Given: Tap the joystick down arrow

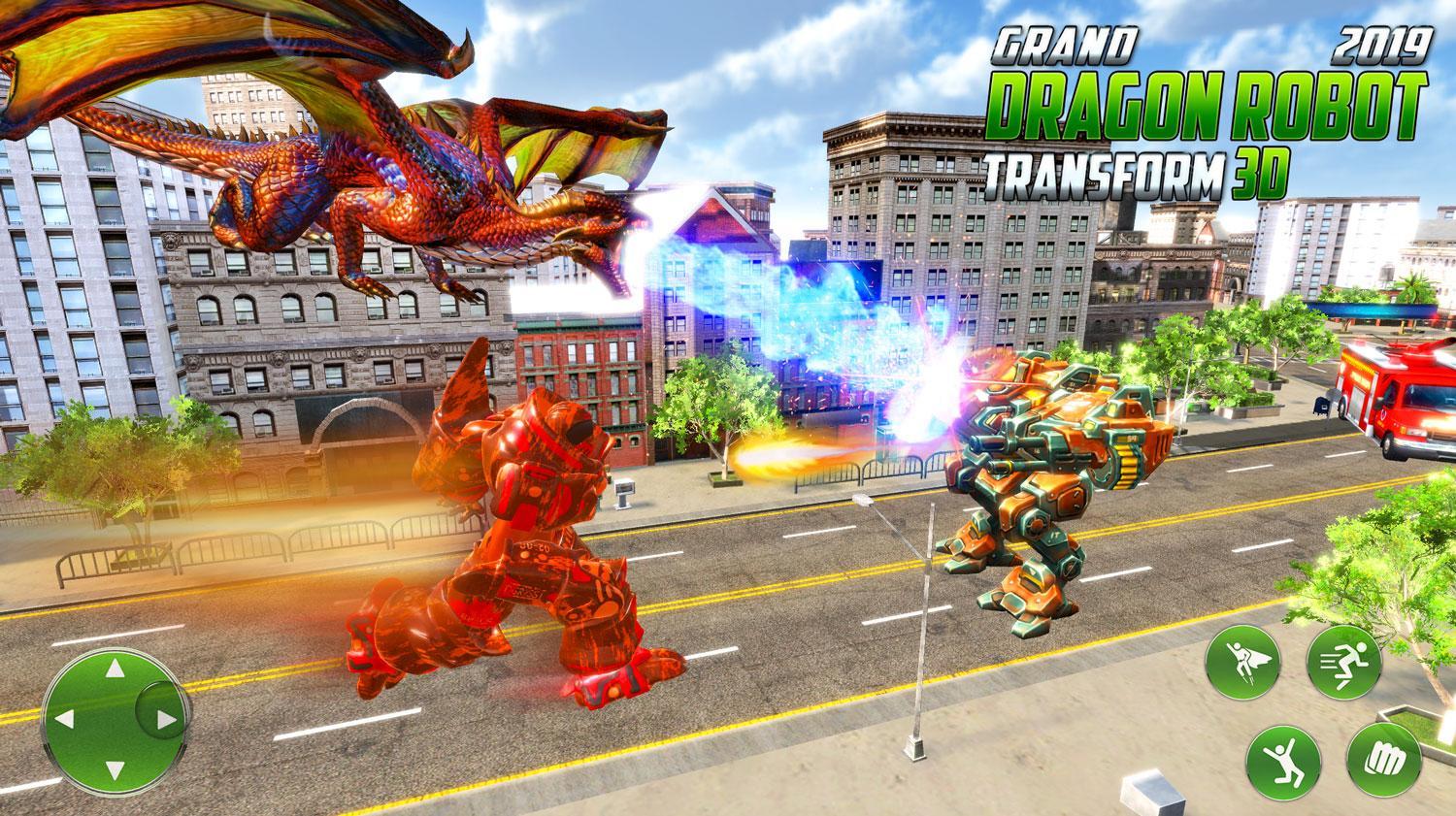Looking at the screenshot, I should click(x=114, y=770).
